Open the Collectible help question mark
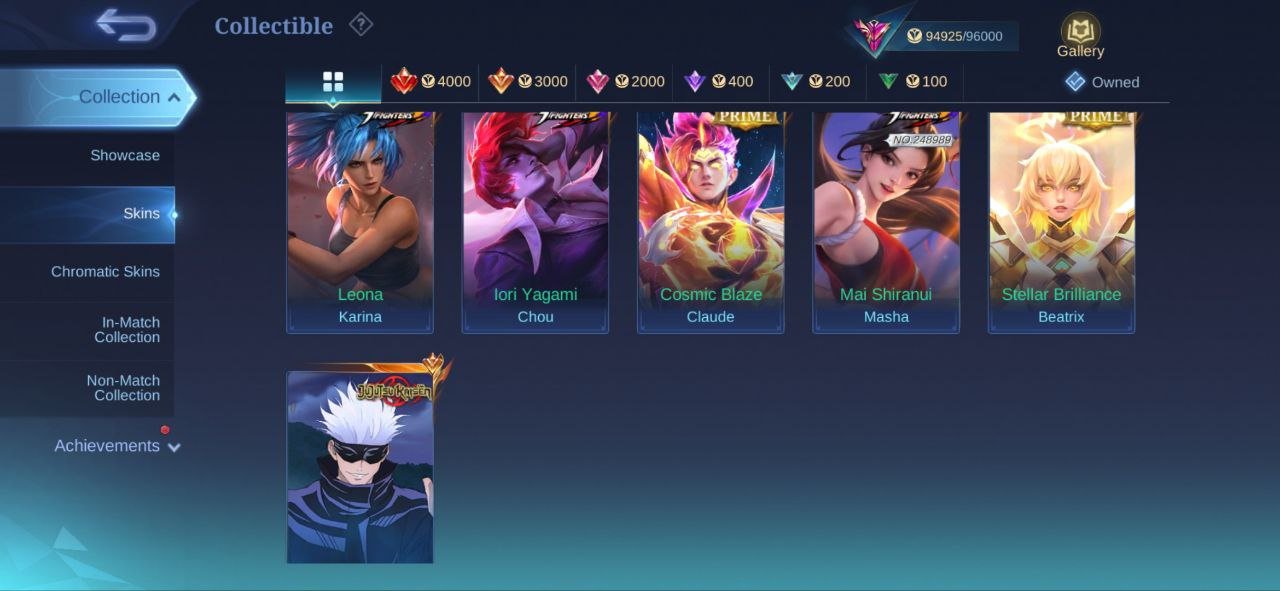This screenshot has width=1280, height=591. coord(361,25)
